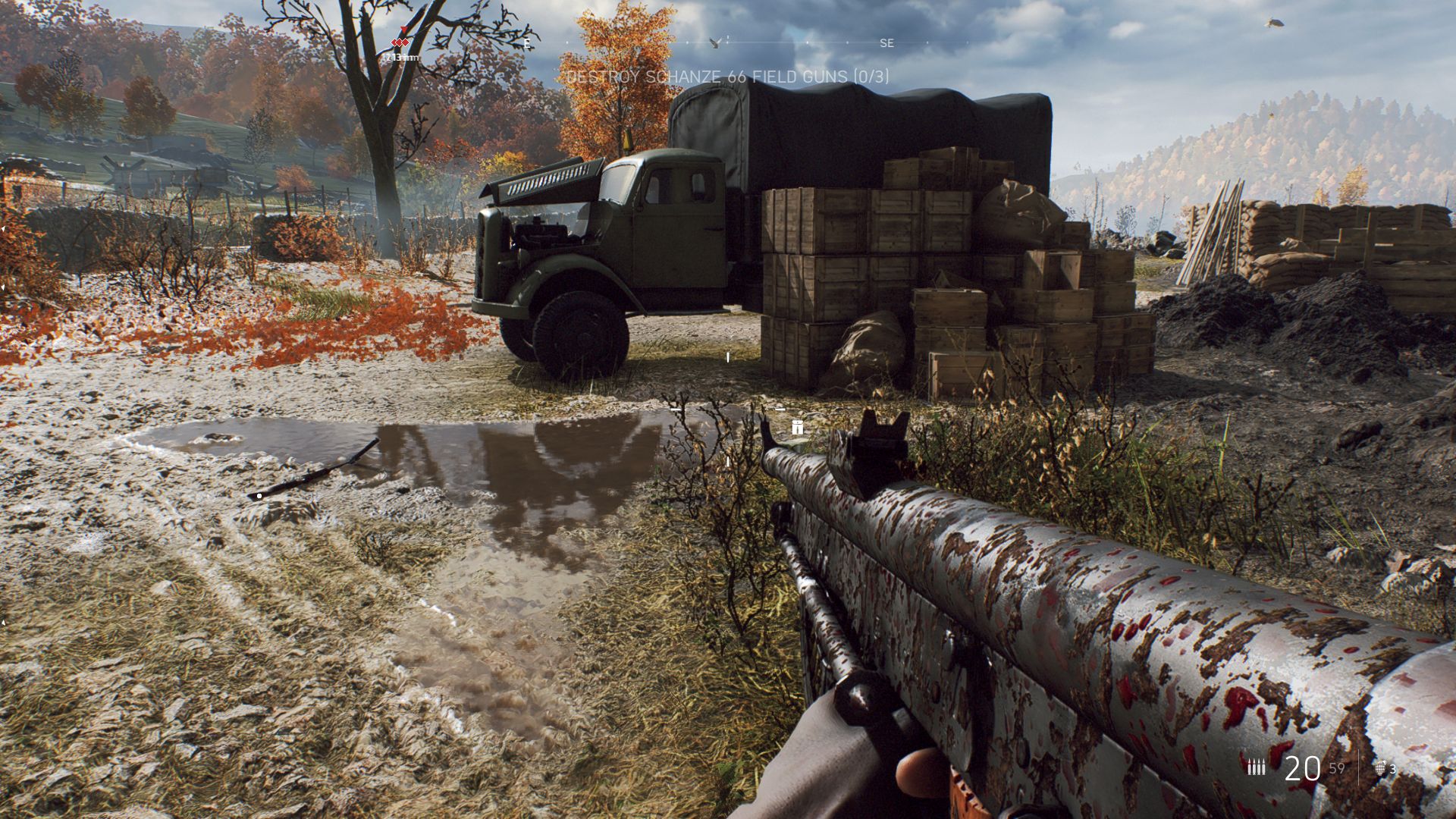
Task: Click the bullets fire-mode icon
Action: [1257, 767]
